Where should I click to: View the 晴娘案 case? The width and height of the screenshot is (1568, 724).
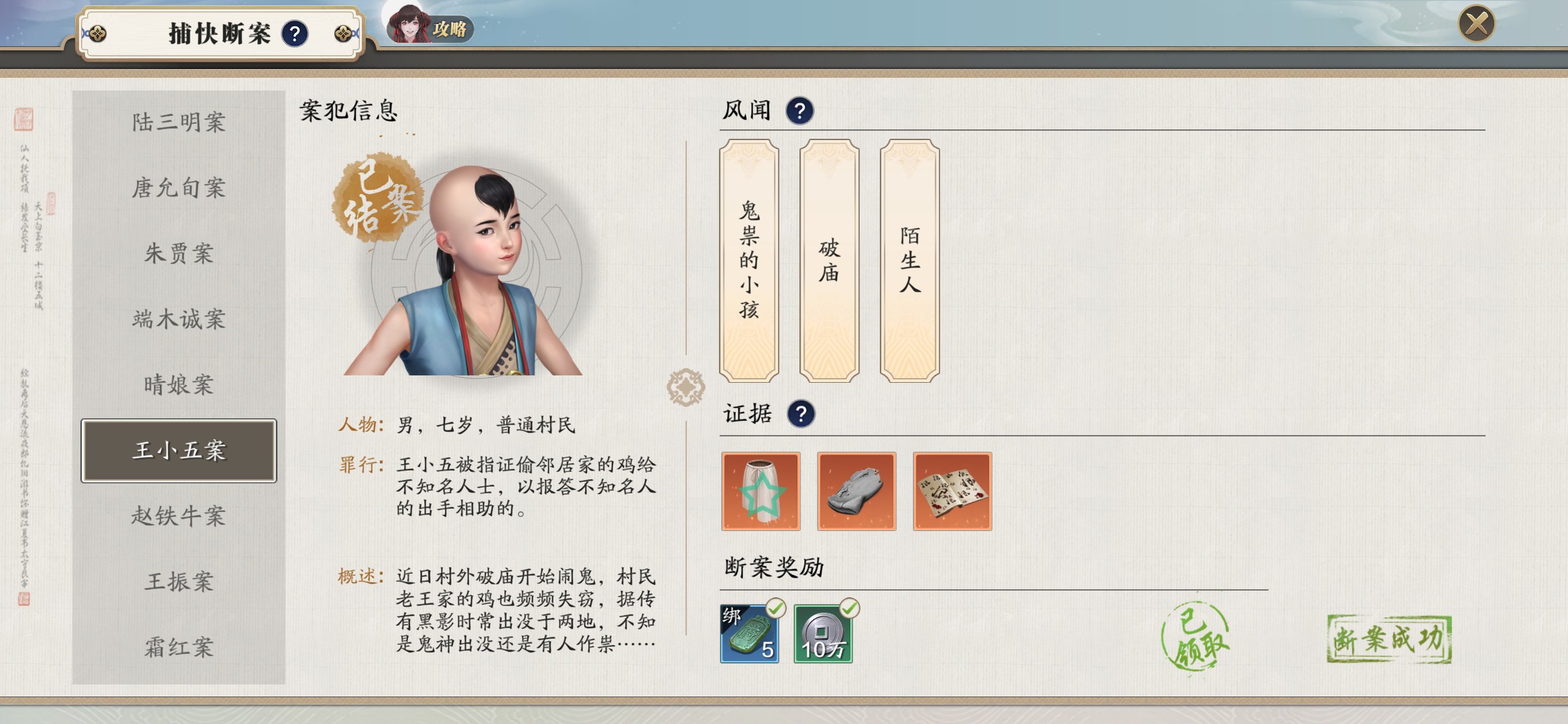178,385
